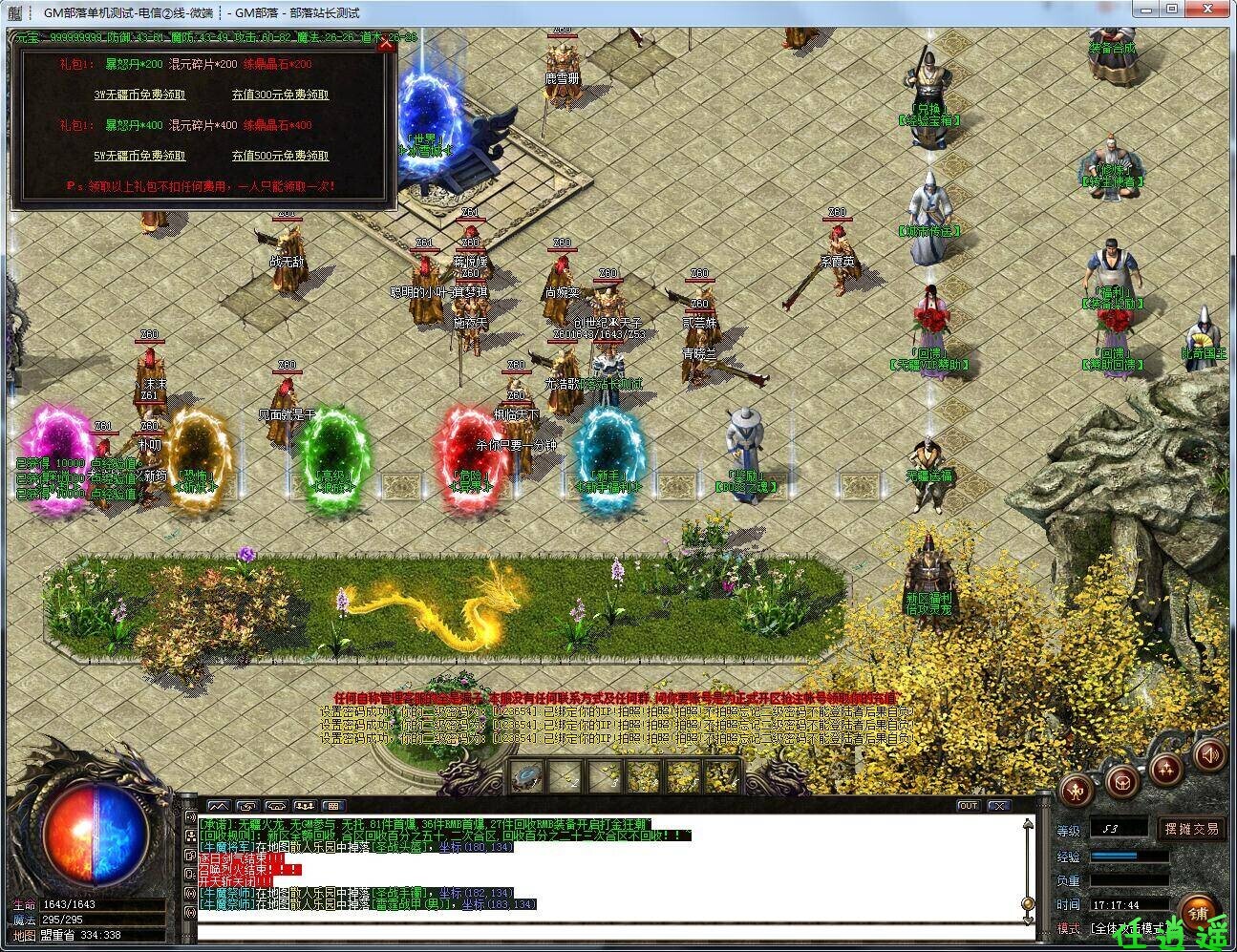The height and width of the screenshot is (952, 1237).
Task: Close the gift pack popup with the red X
Action: pos(386,43)
